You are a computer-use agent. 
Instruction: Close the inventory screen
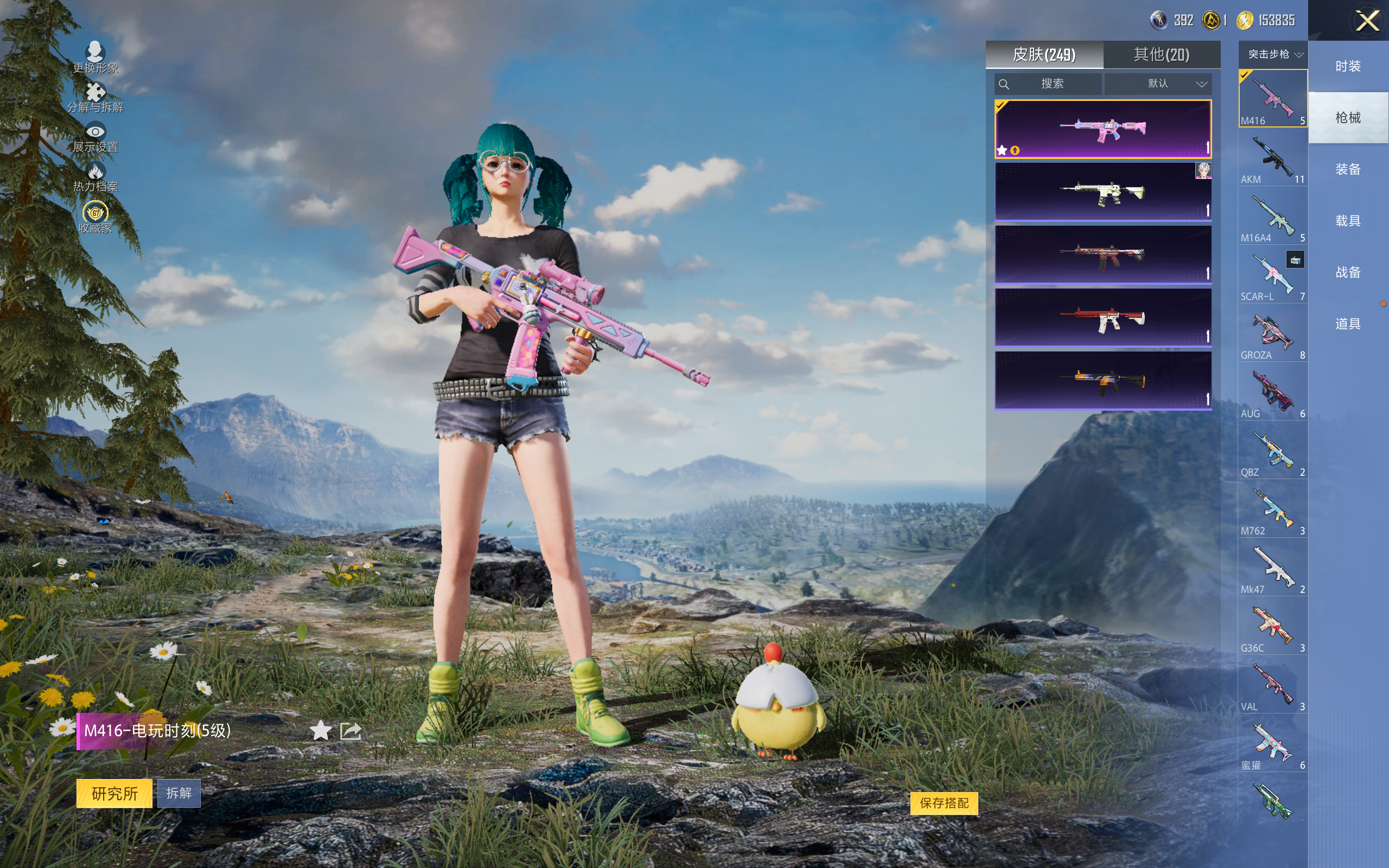pyautogui.click(x=1367, y=21)
